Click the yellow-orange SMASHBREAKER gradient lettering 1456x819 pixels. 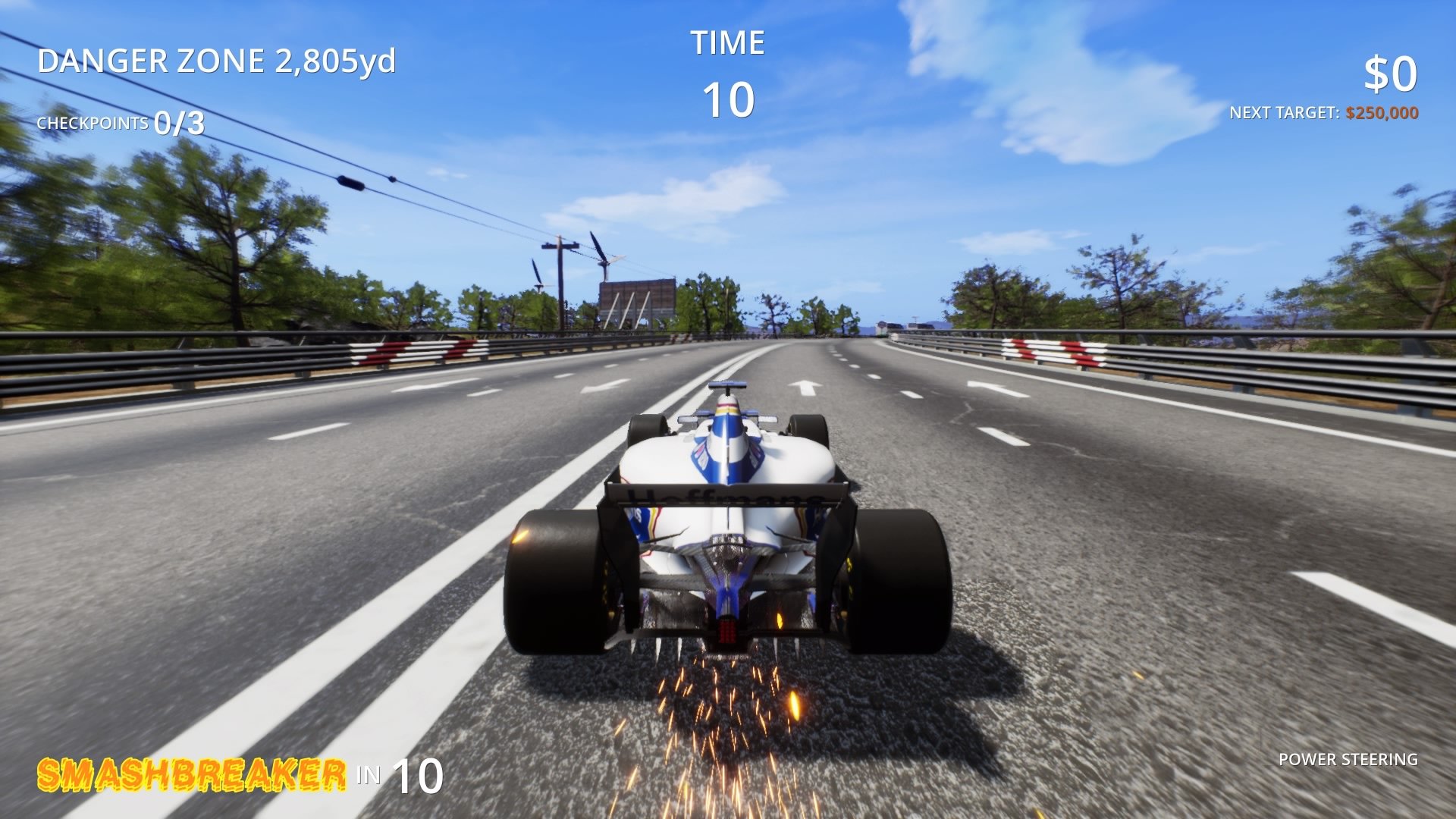click(x=190, y=775)
